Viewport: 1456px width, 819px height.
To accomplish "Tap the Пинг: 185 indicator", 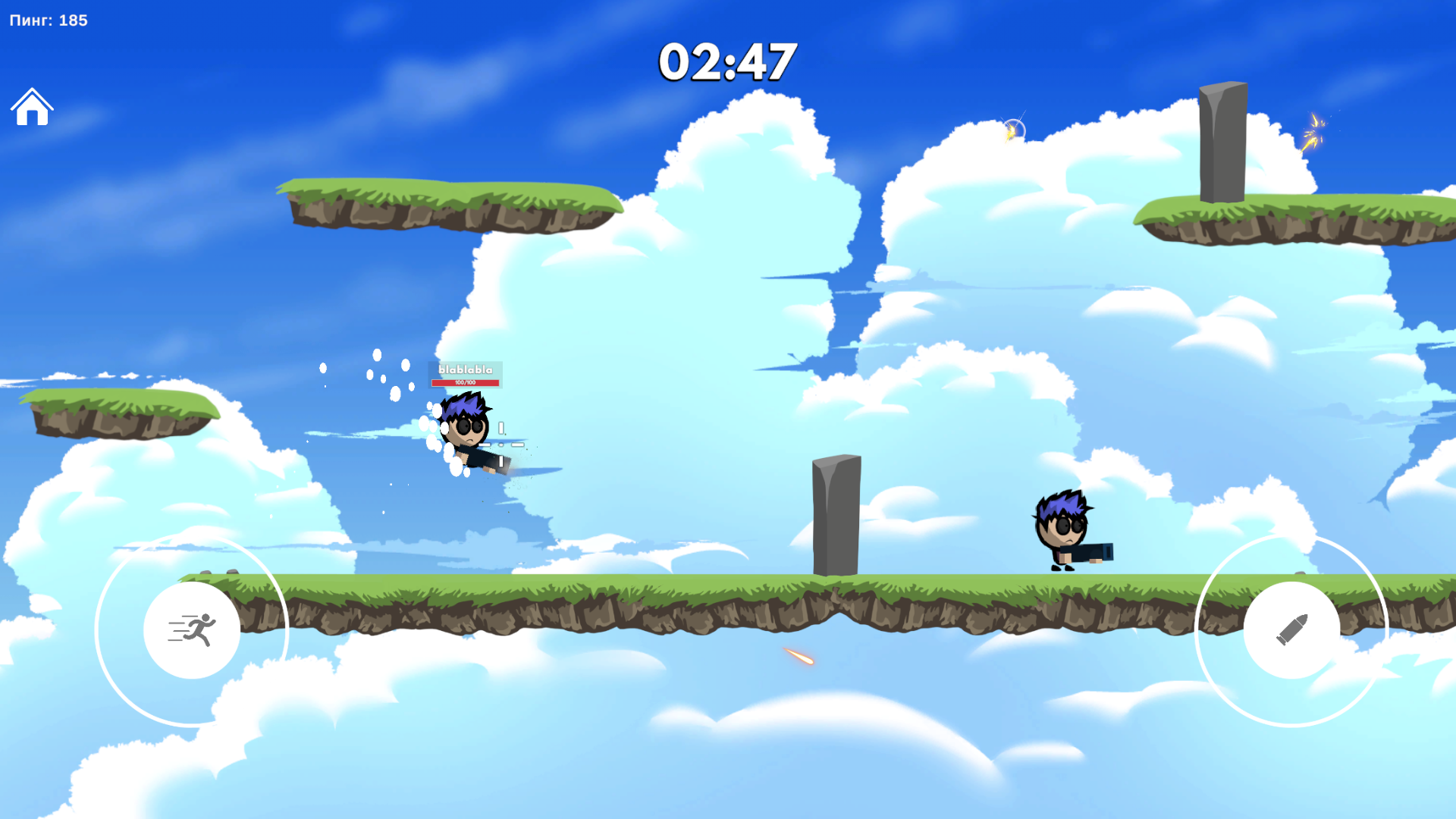I will (48, 20).
